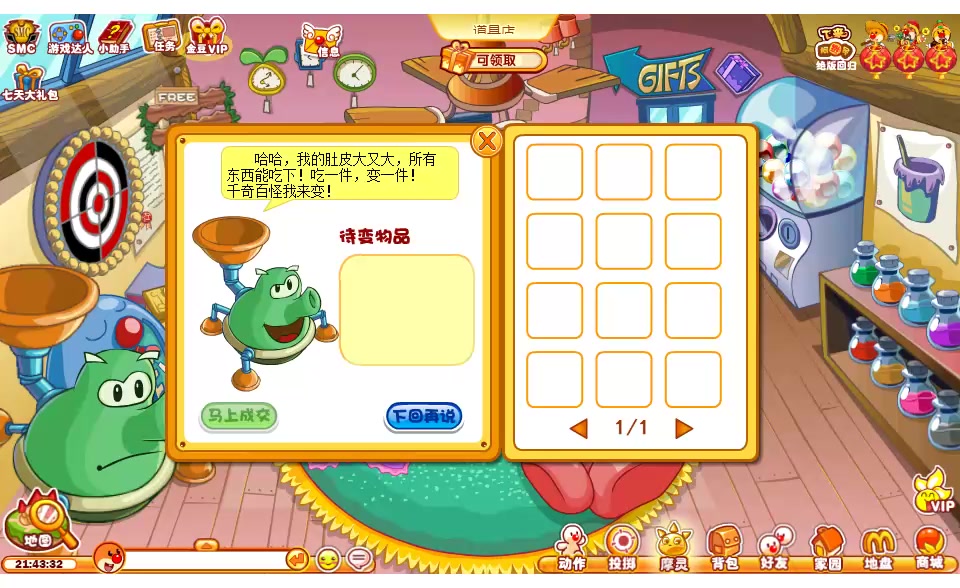Open the 任务 quest panel
Image resolution: width=960 pixels, height=588 pixels.
coord(160,36)
